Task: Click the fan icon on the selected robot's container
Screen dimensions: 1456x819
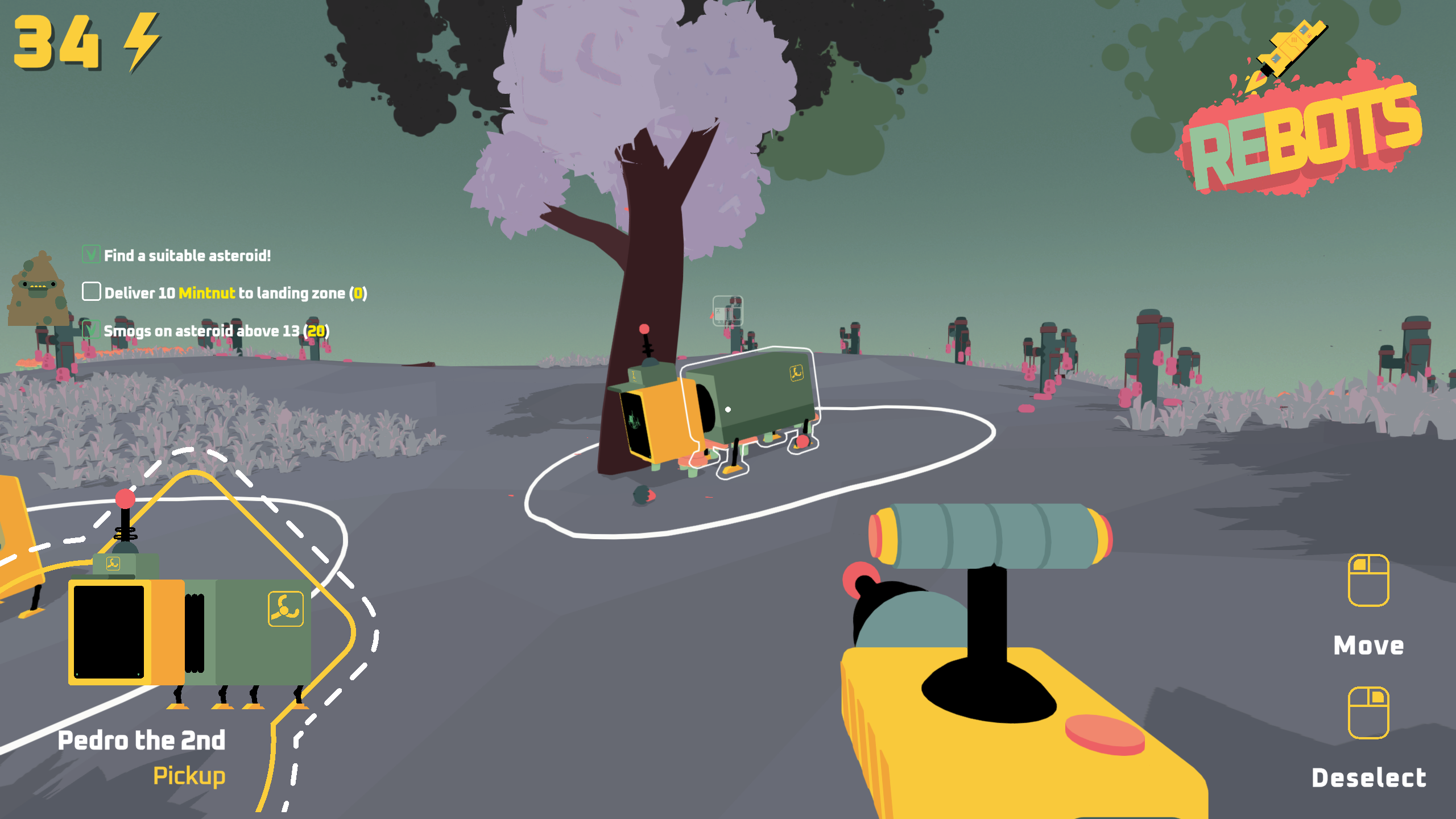Action: pyautogui.click(x=796, y=374)
